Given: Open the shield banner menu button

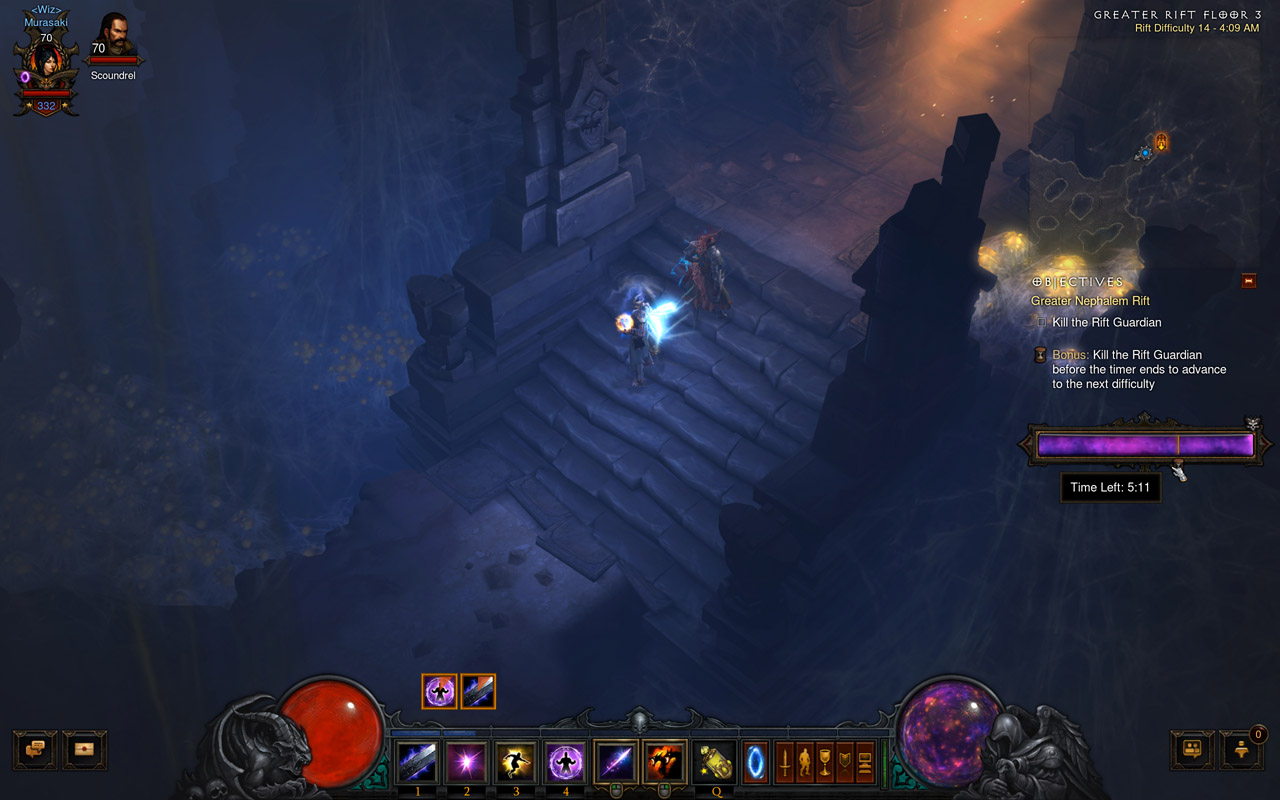Looking at the screenshot, I should (845, 762).
